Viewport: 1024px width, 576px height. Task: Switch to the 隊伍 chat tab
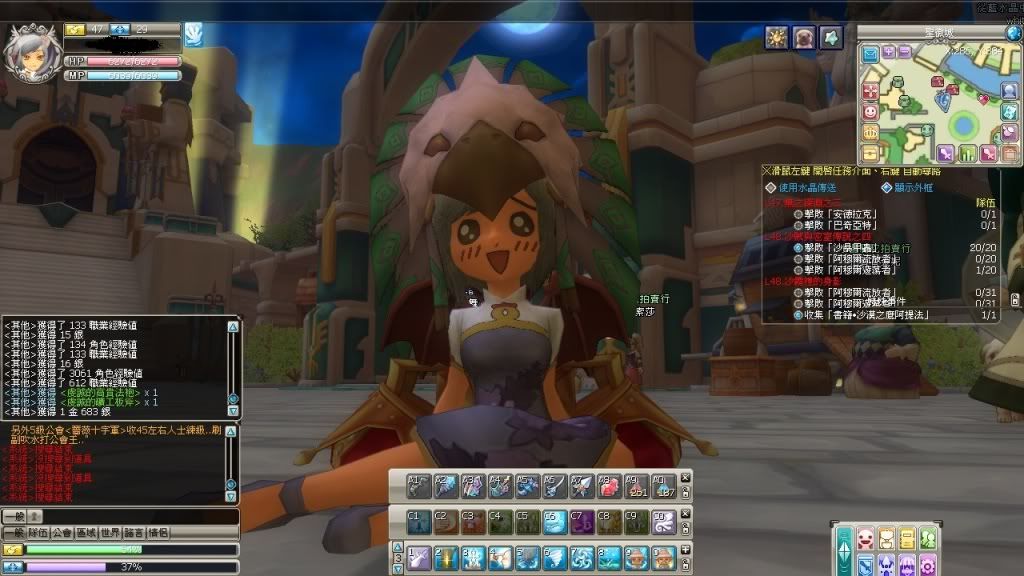pos(38,533)
